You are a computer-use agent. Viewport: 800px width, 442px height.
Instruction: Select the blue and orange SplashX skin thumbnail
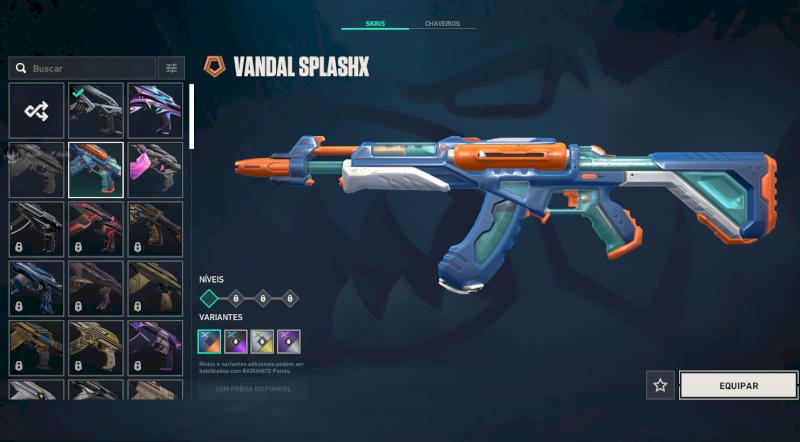click(x=96, y=170)
